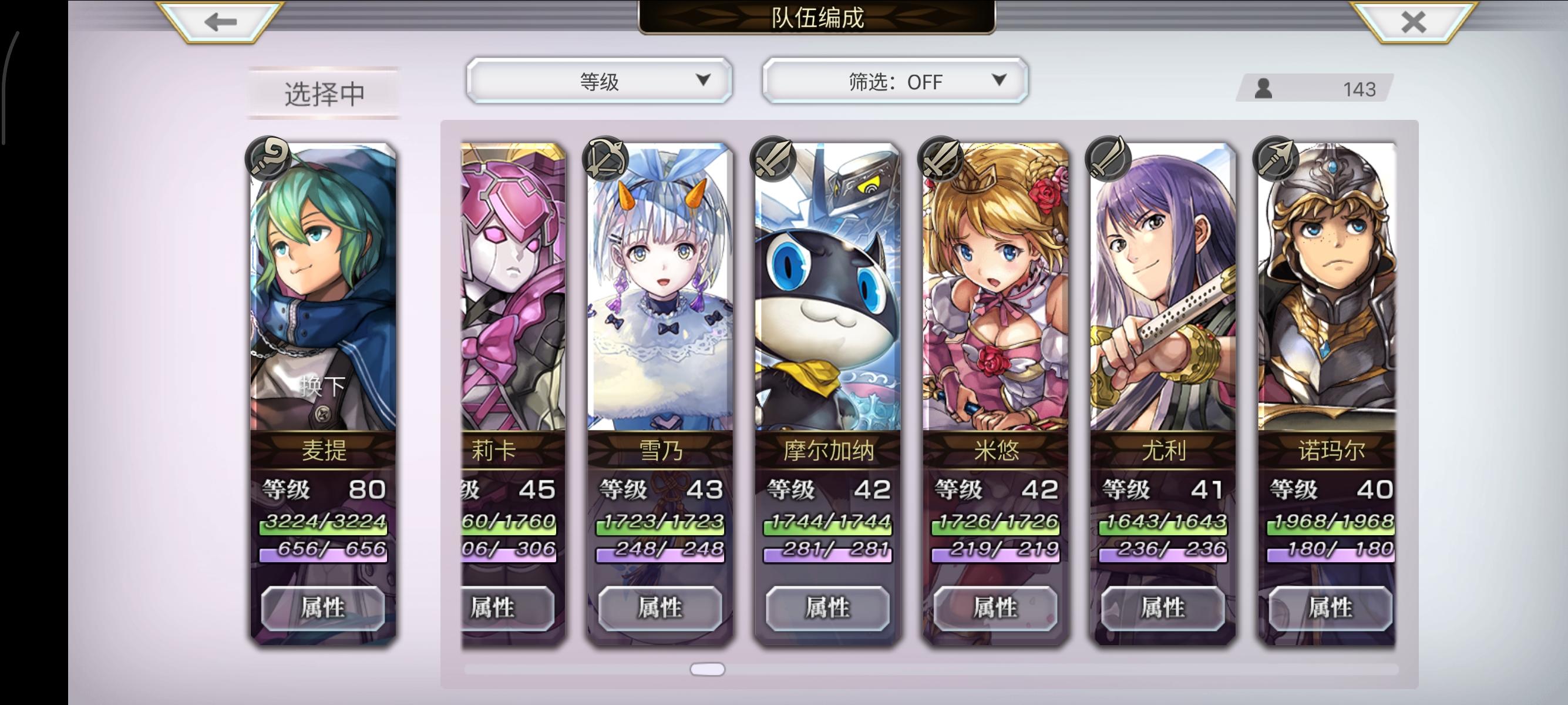Open the 等级 sorting dropdown
The image size is (1568, 705).
(x=600, y=81)
